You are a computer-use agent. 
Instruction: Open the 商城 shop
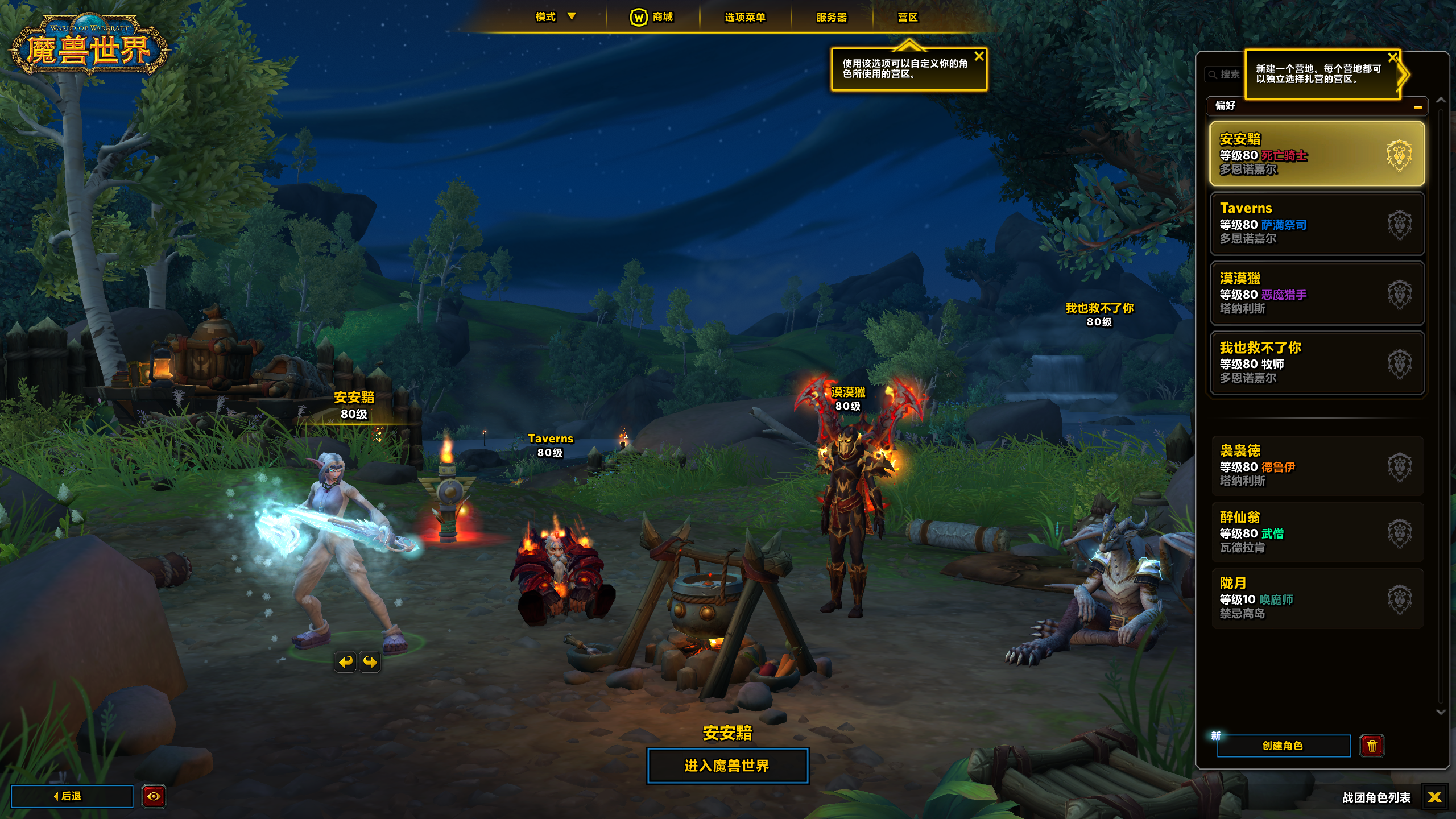tap(652, 17)
